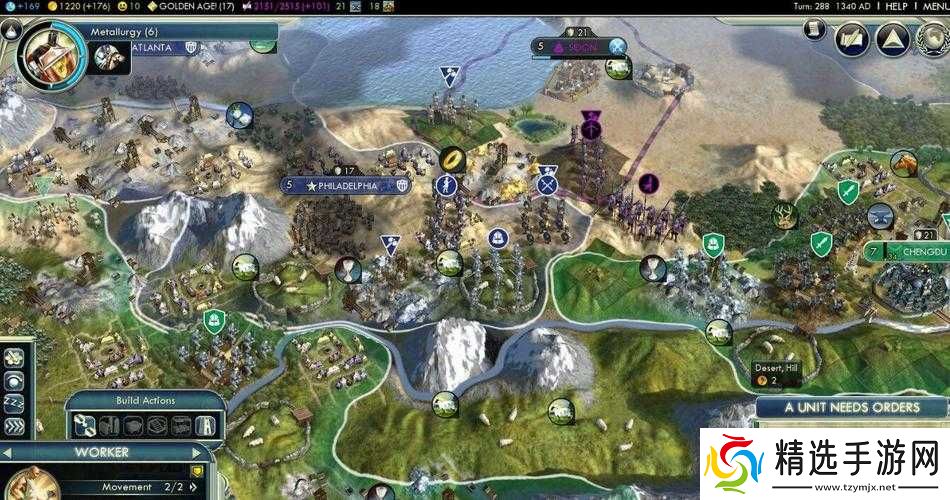The width and height of the screenshot is (950, 500).
Task: Open the Metallurgy research button
Action: click(x=47, y=47)
